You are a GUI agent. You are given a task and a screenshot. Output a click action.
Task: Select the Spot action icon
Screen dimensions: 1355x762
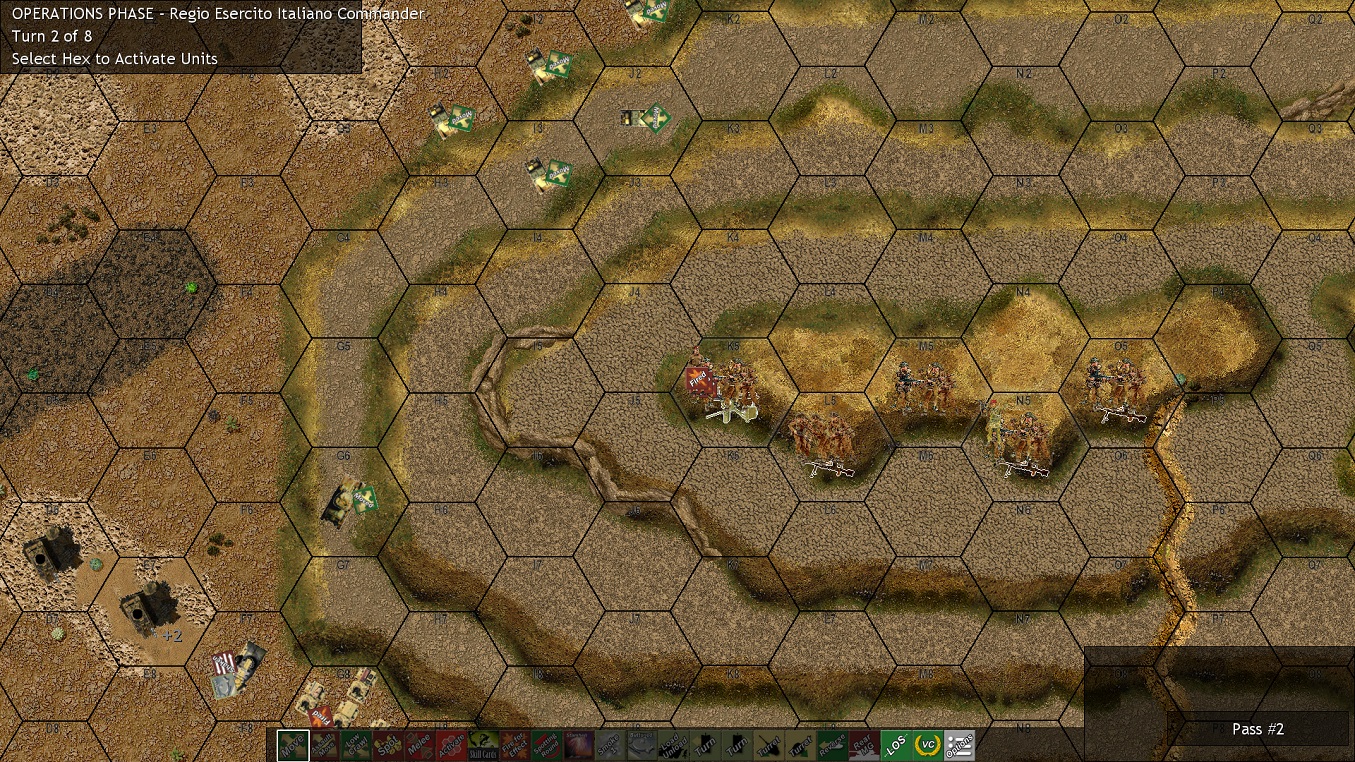click(x=387, y=746)
